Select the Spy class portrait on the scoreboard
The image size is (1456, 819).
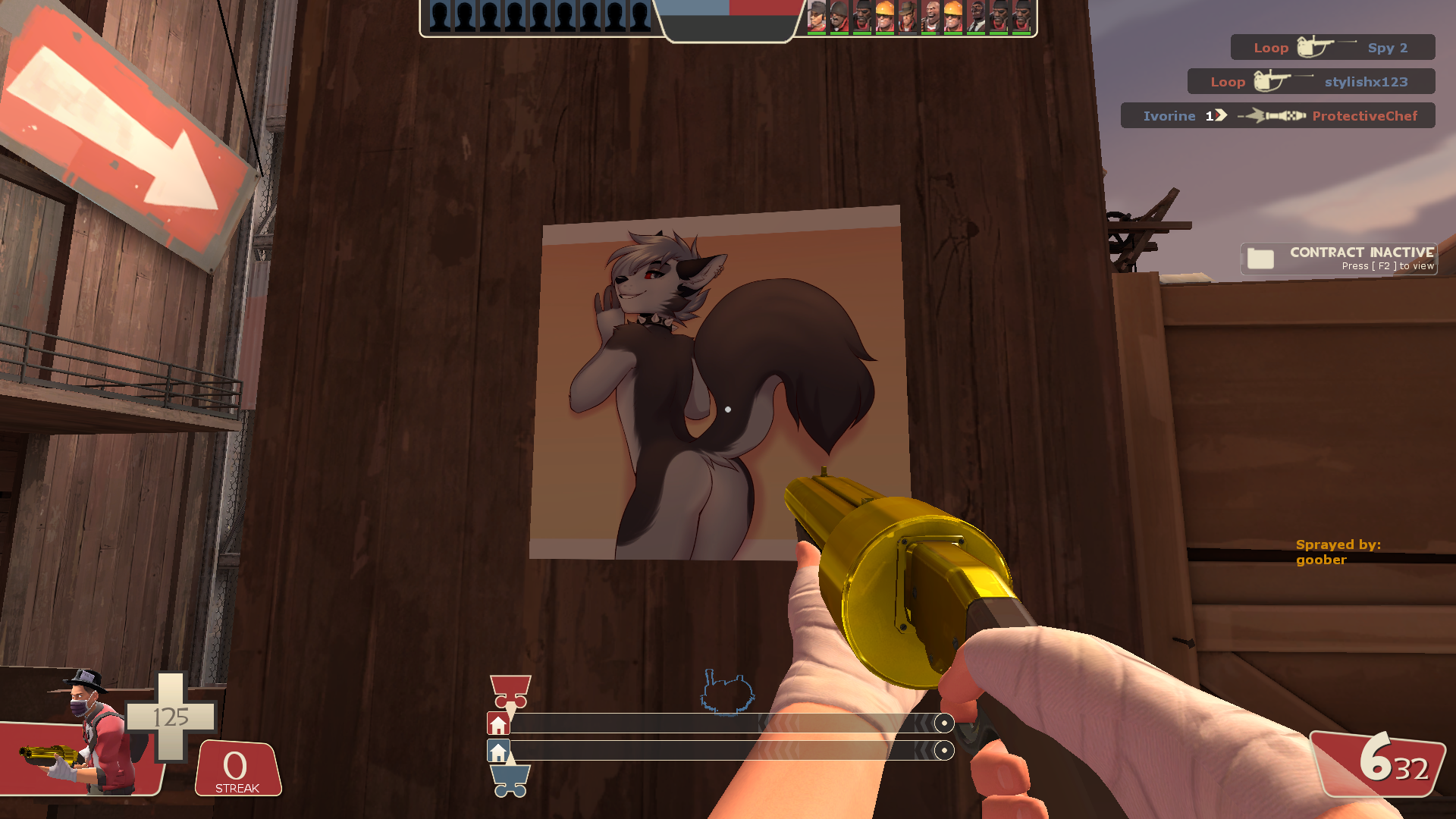click(x=976, y=16)
